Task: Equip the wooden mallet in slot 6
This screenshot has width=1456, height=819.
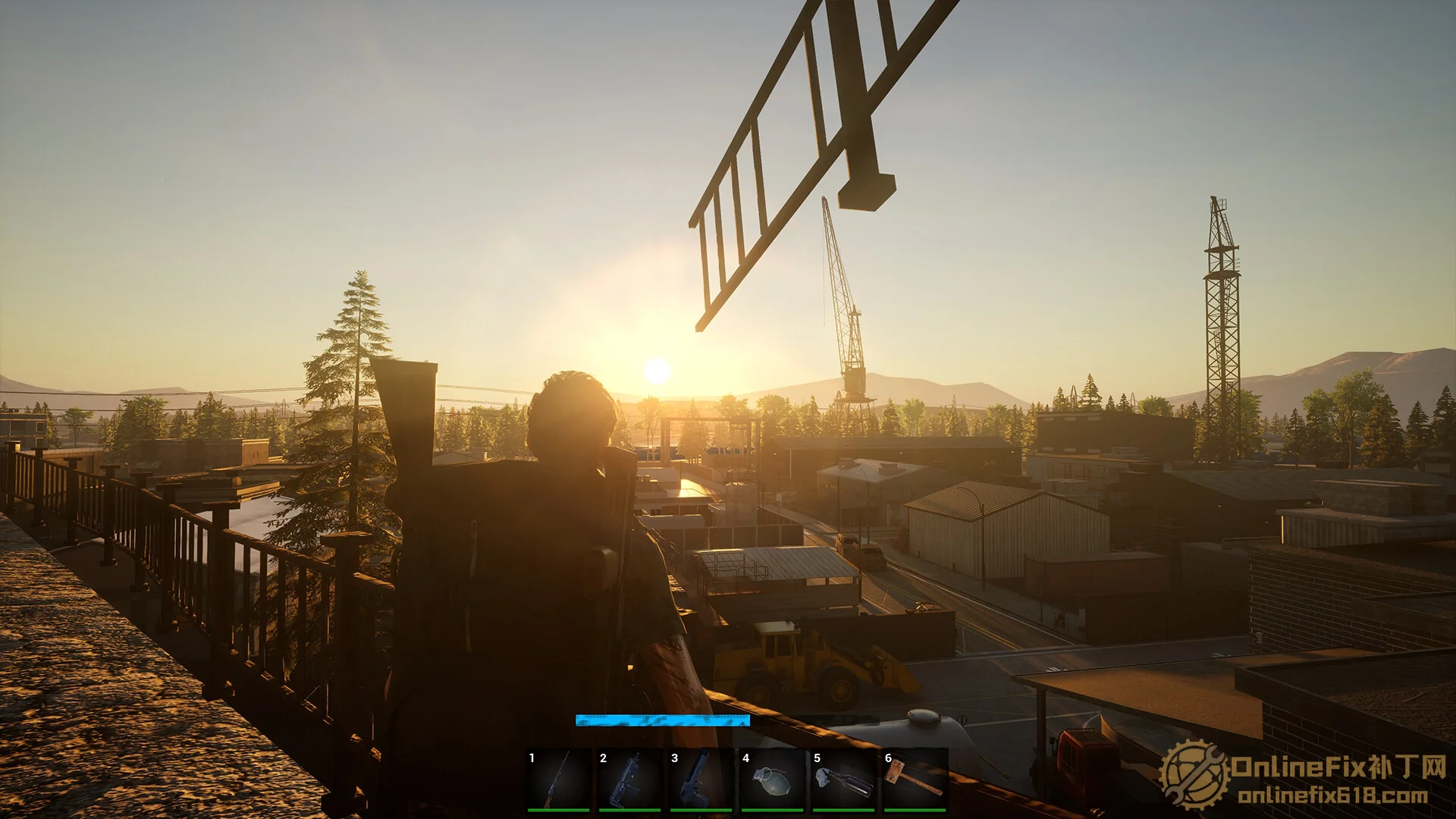Action: [x=915, y=780]
